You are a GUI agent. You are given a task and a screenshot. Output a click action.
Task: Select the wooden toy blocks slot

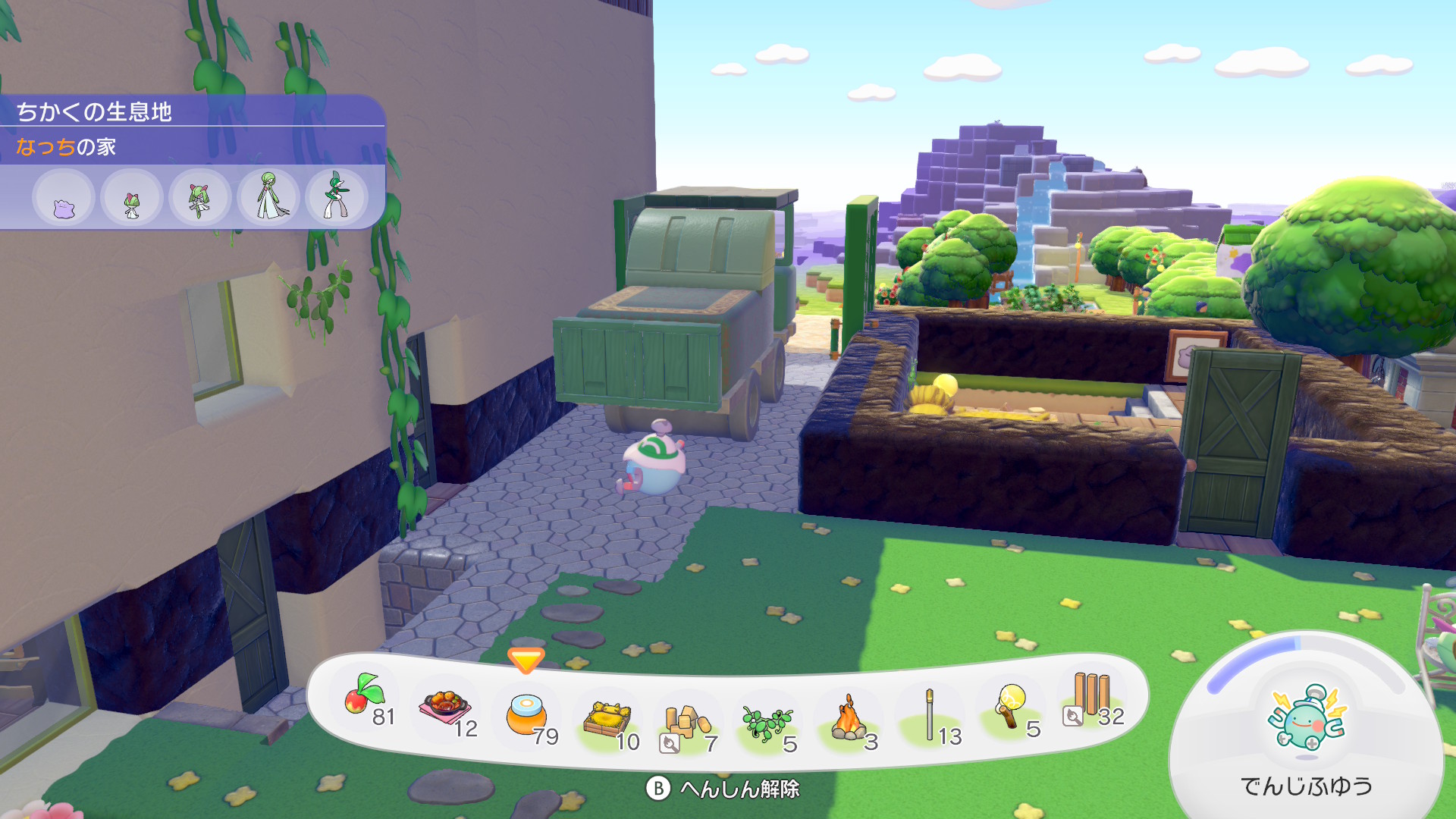[x=687, y=723]
